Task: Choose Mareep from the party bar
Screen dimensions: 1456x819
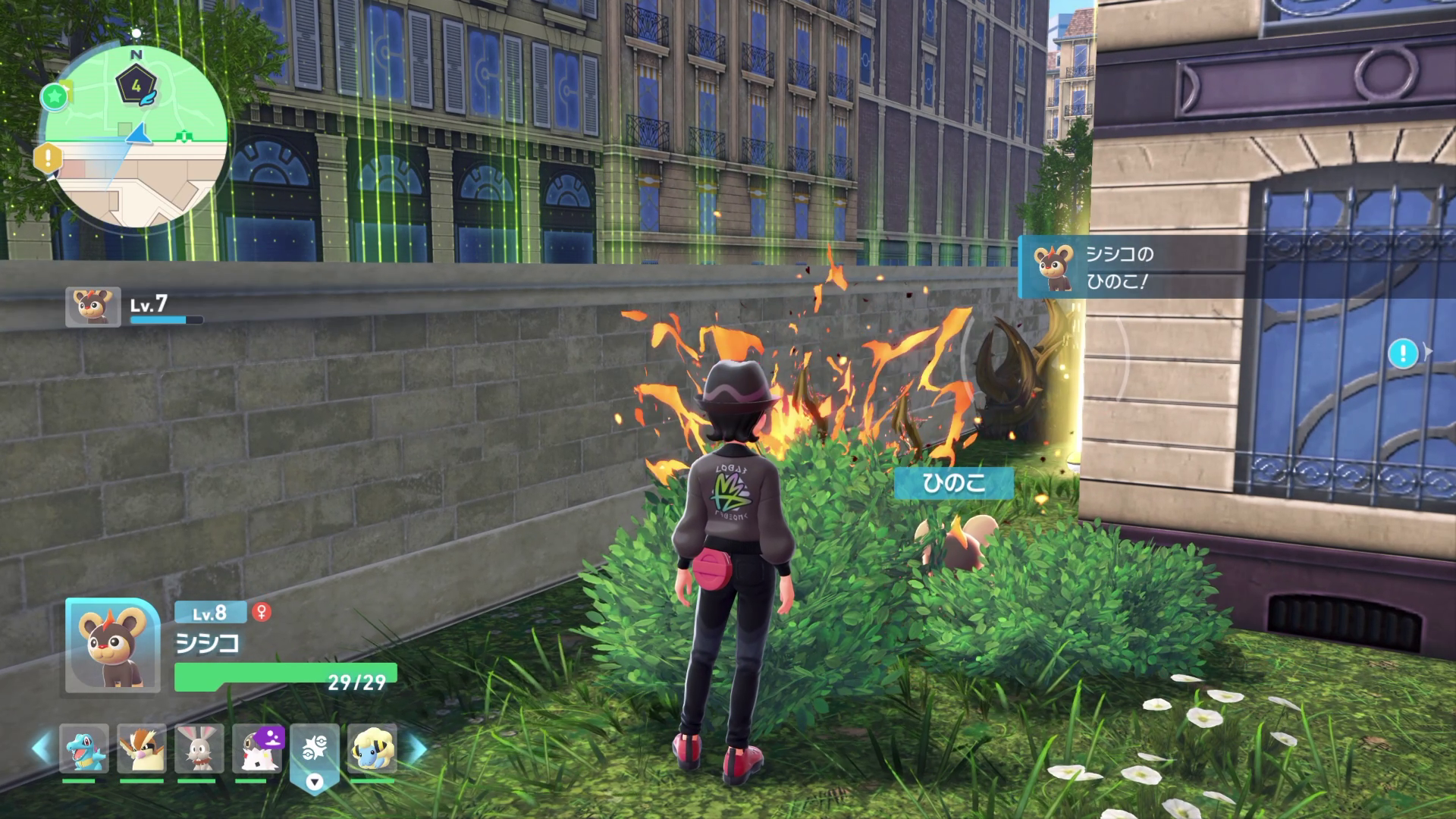Action: tap(372, 748)
